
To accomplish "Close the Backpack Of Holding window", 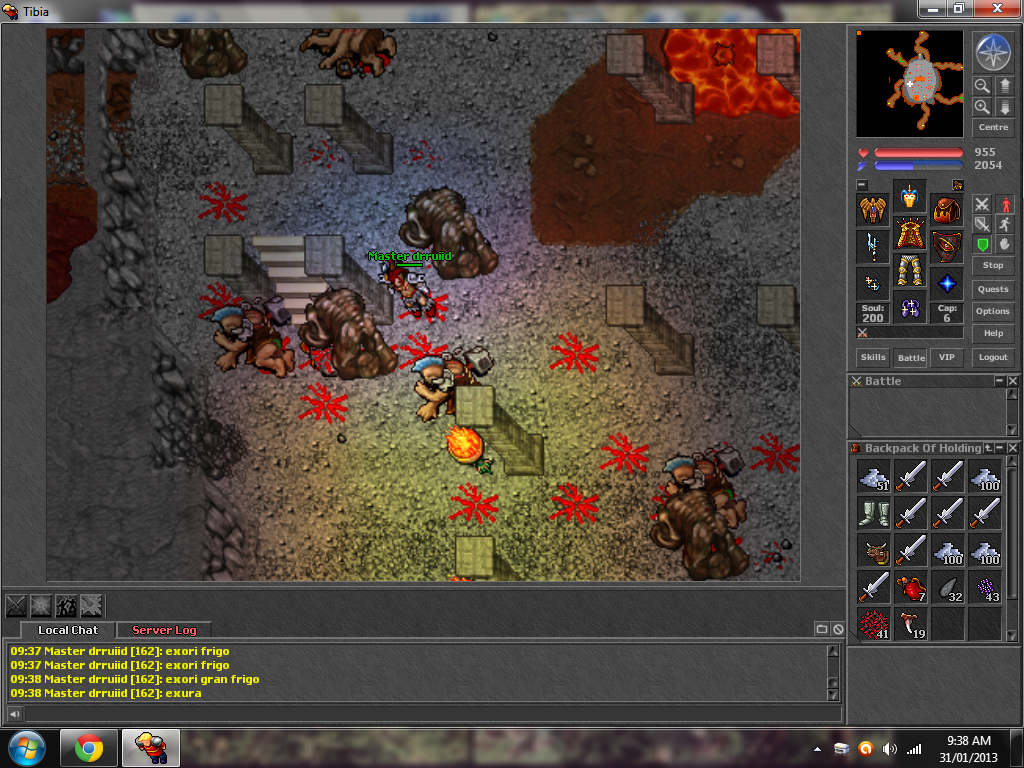I will (x=1012, y=448).
